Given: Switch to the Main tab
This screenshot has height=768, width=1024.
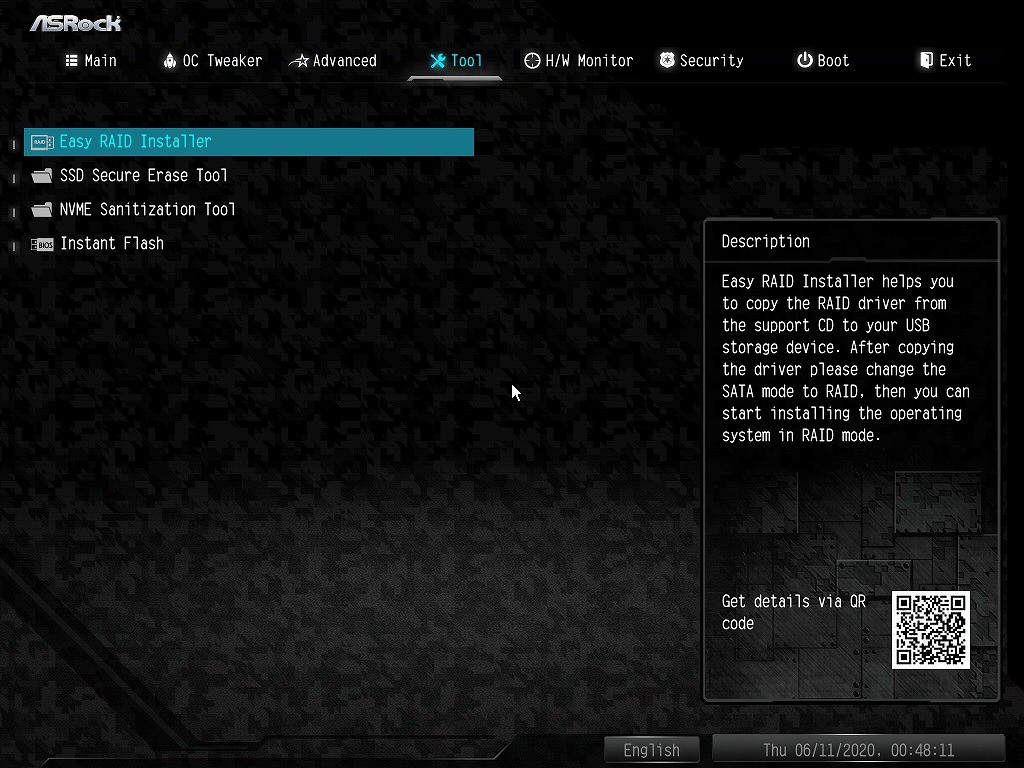Looking at the screenshot, I should [x=91, y=61].
